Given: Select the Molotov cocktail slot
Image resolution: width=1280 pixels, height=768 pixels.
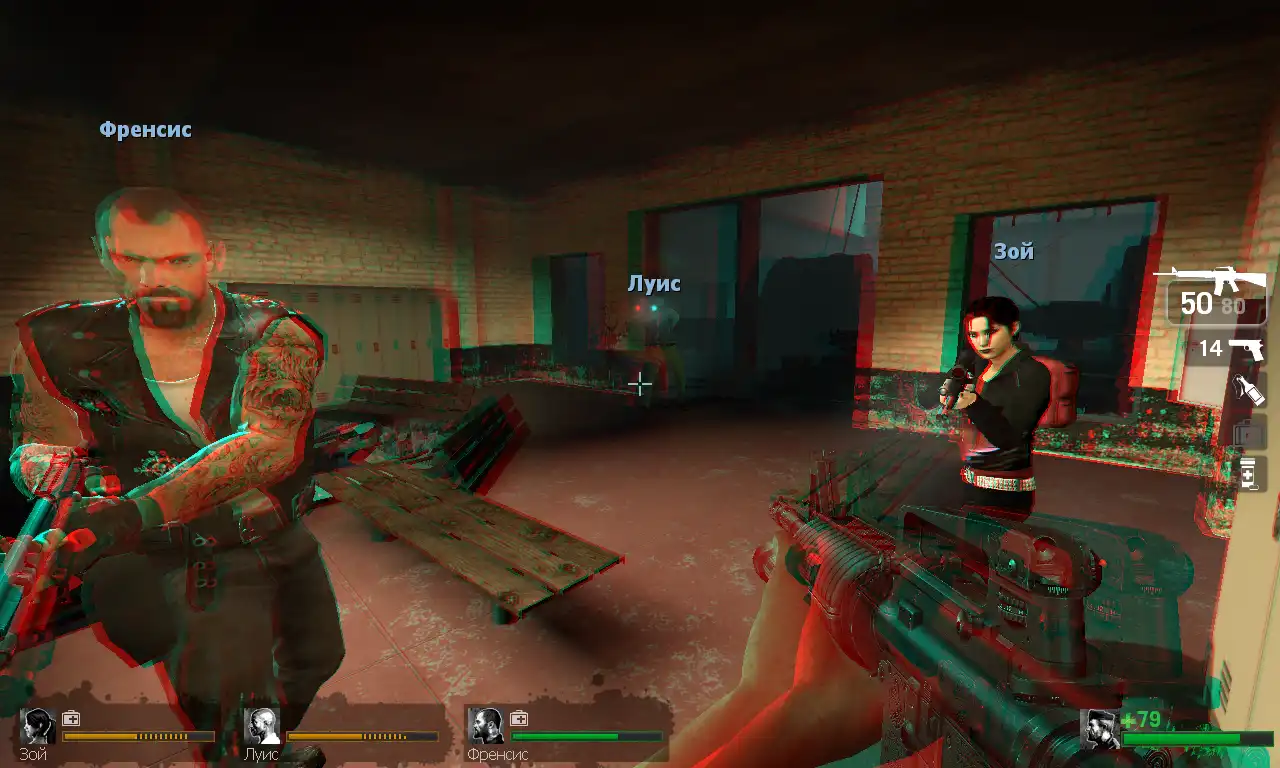Looking at the screenshot, I should (1249, 390).
